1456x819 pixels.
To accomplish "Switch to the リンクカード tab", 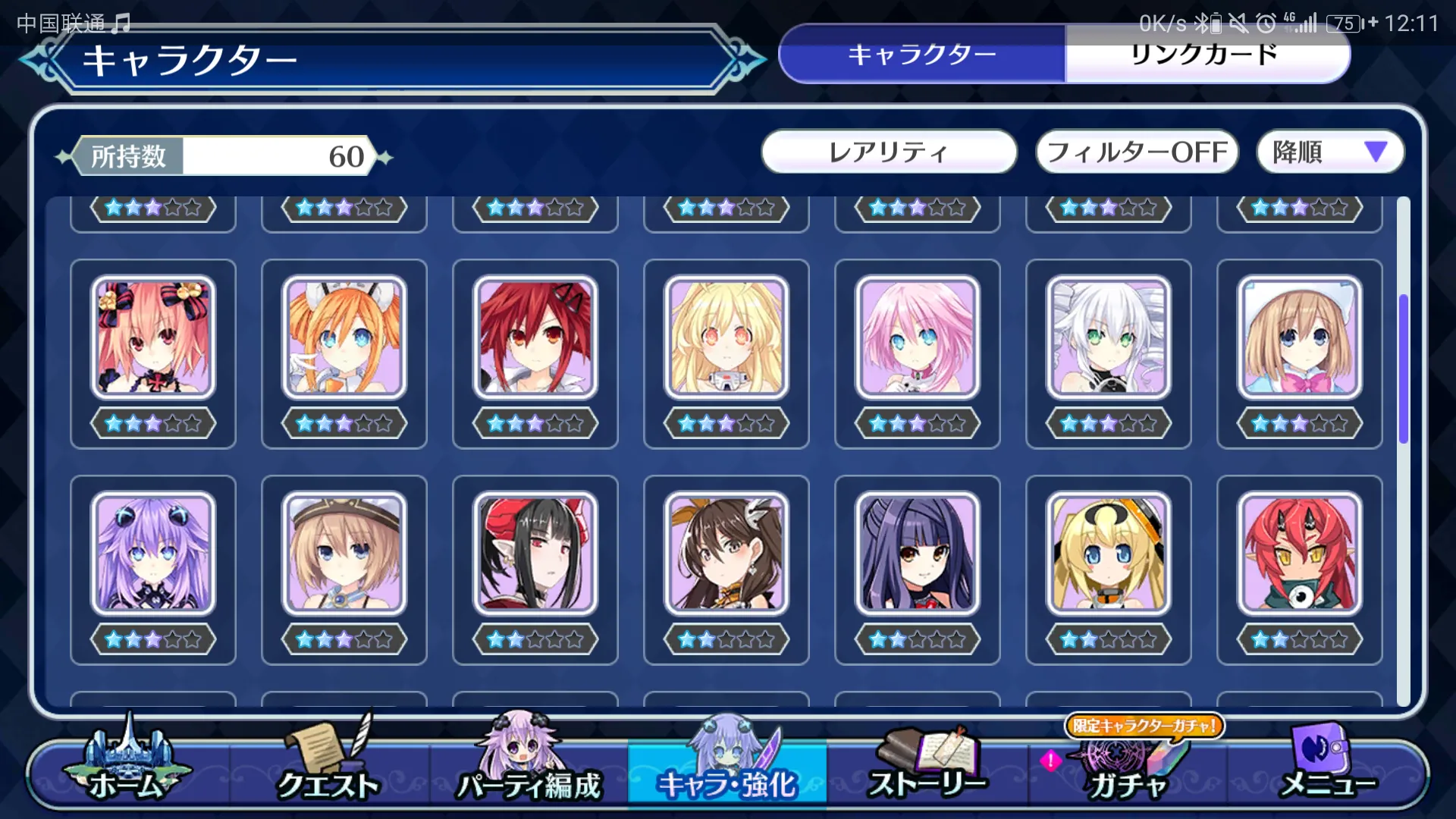I will coord(1206,55).
